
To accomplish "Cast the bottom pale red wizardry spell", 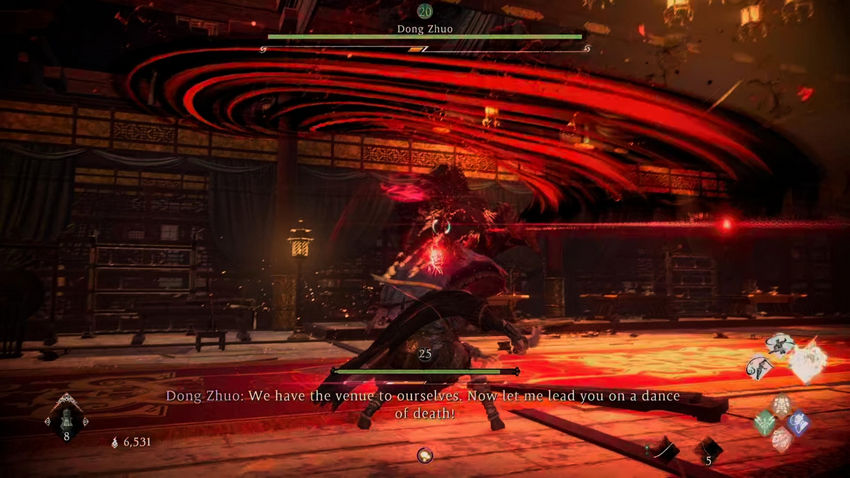I will (x=781, y=438).
